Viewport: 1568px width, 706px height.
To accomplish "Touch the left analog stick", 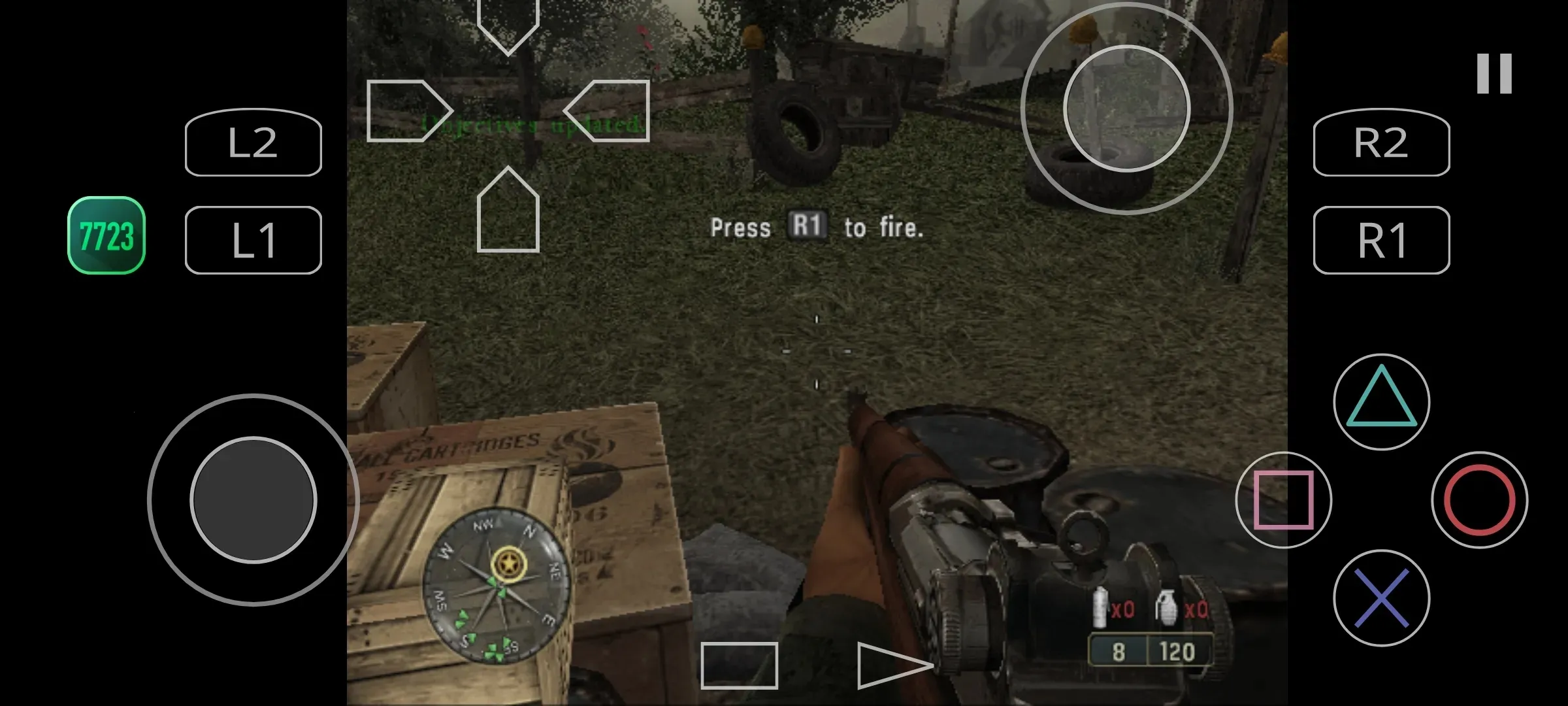I will [253, 500].
